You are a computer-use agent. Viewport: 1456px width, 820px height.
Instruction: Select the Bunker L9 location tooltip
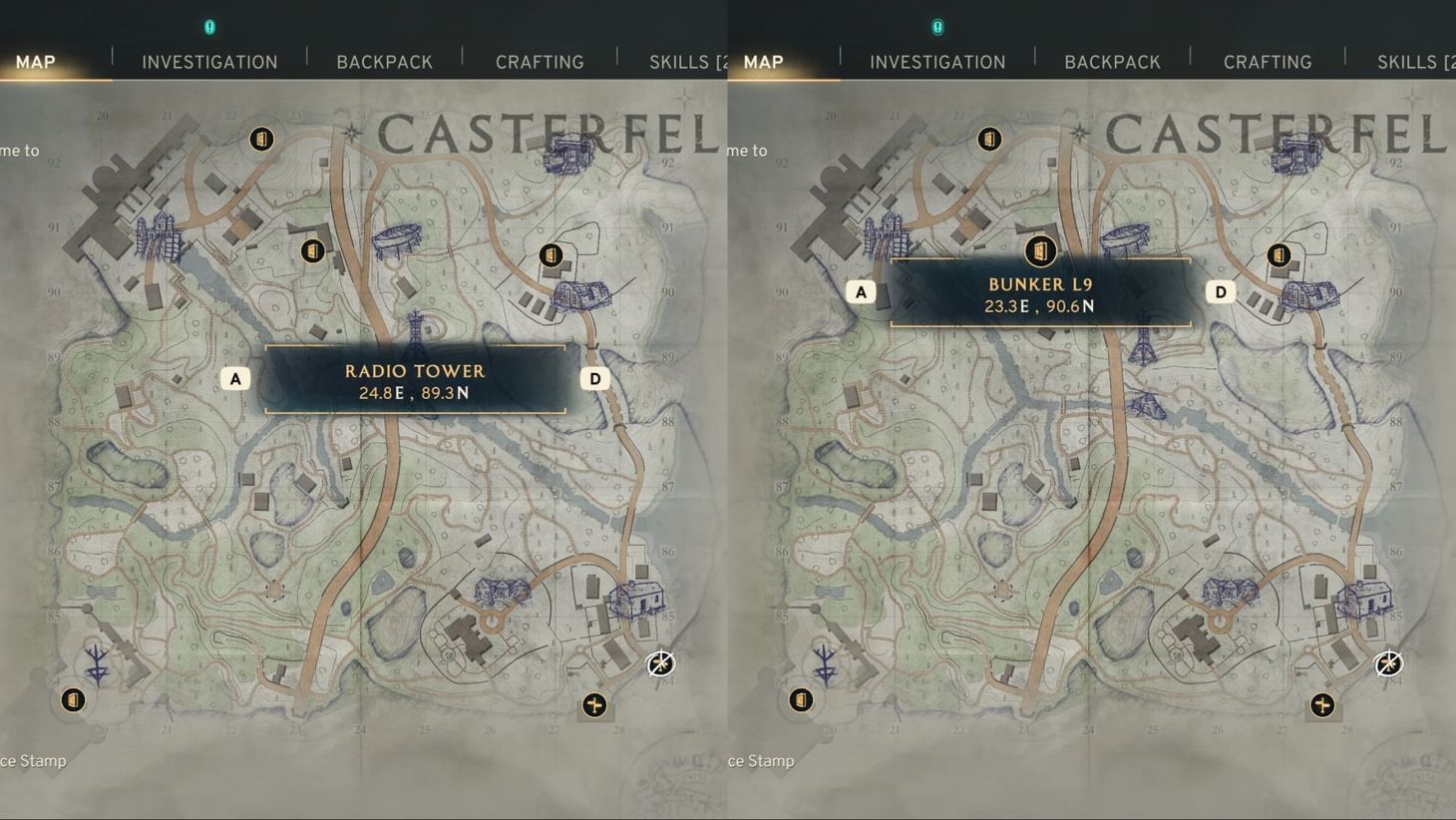click(1040, 294)
